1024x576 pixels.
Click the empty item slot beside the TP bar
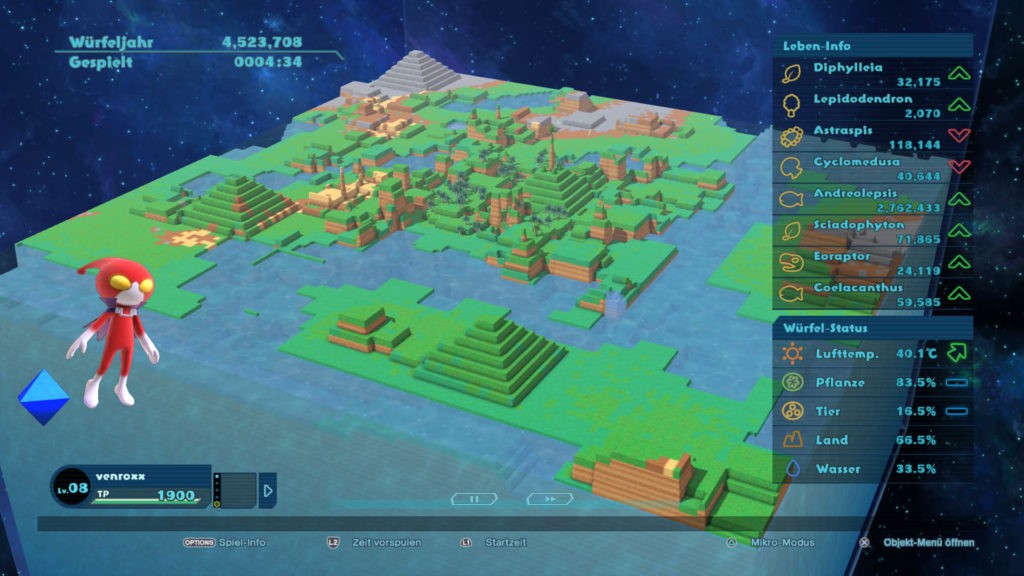(x=239, y=490)
